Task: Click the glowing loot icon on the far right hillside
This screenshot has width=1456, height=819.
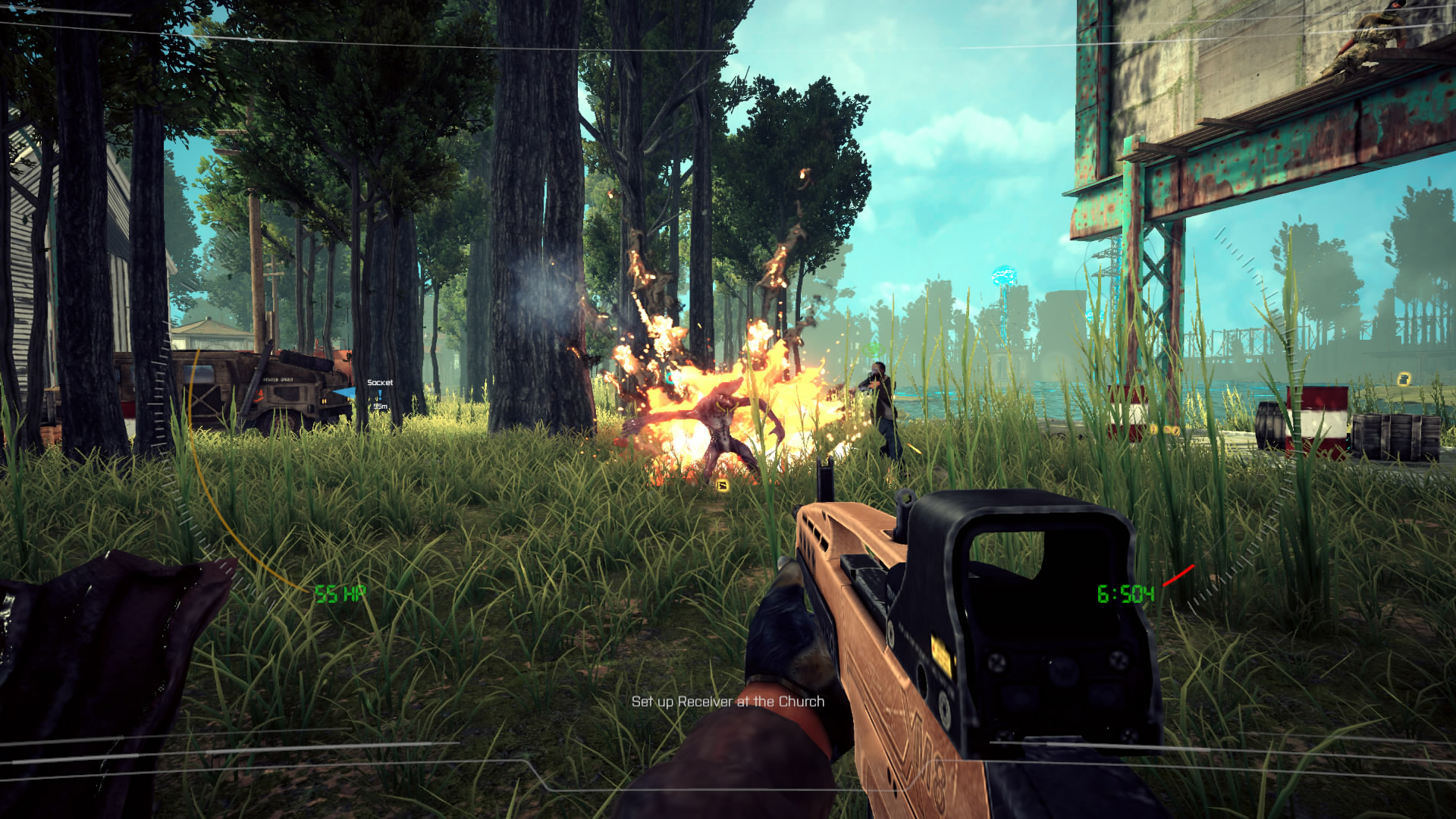Action: coord(1404,379)
